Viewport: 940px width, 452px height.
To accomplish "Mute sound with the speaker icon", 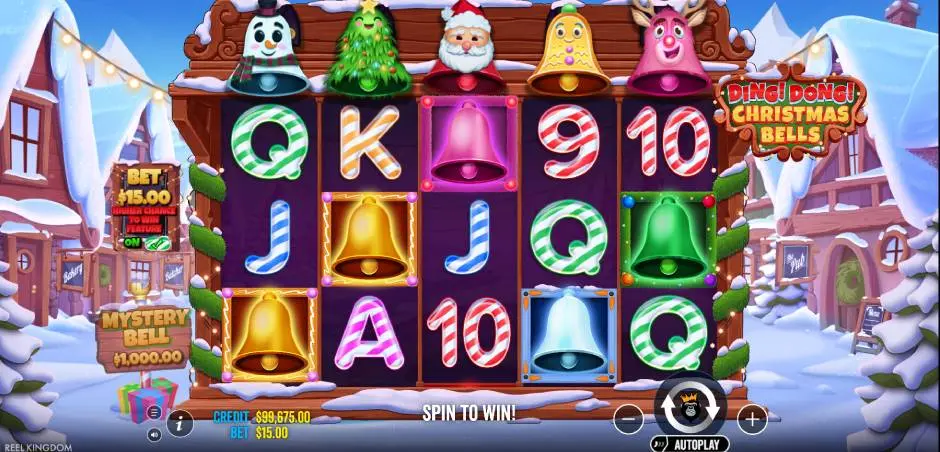I will coord(154,435).
